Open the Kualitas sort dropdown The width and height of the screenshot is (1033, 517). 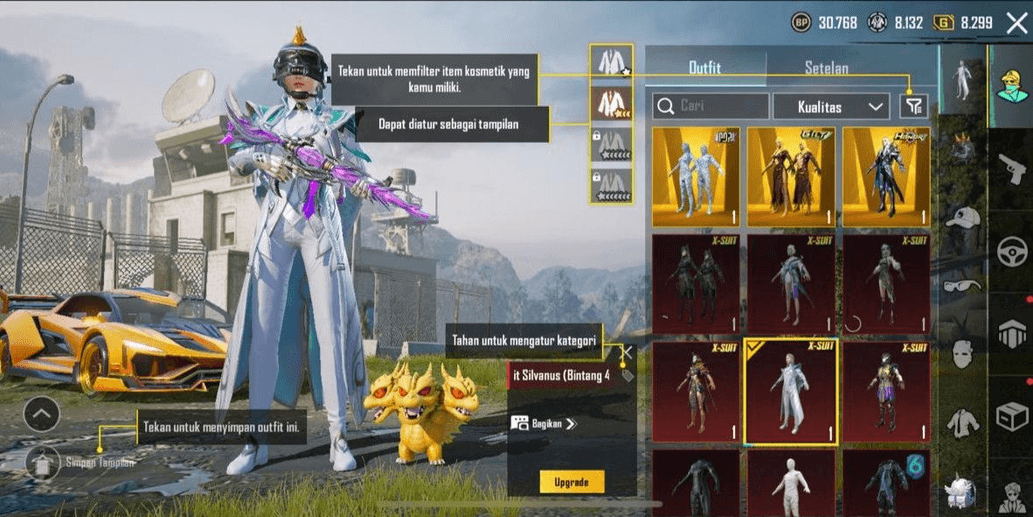pyautogui.click(x=830, y=105)
